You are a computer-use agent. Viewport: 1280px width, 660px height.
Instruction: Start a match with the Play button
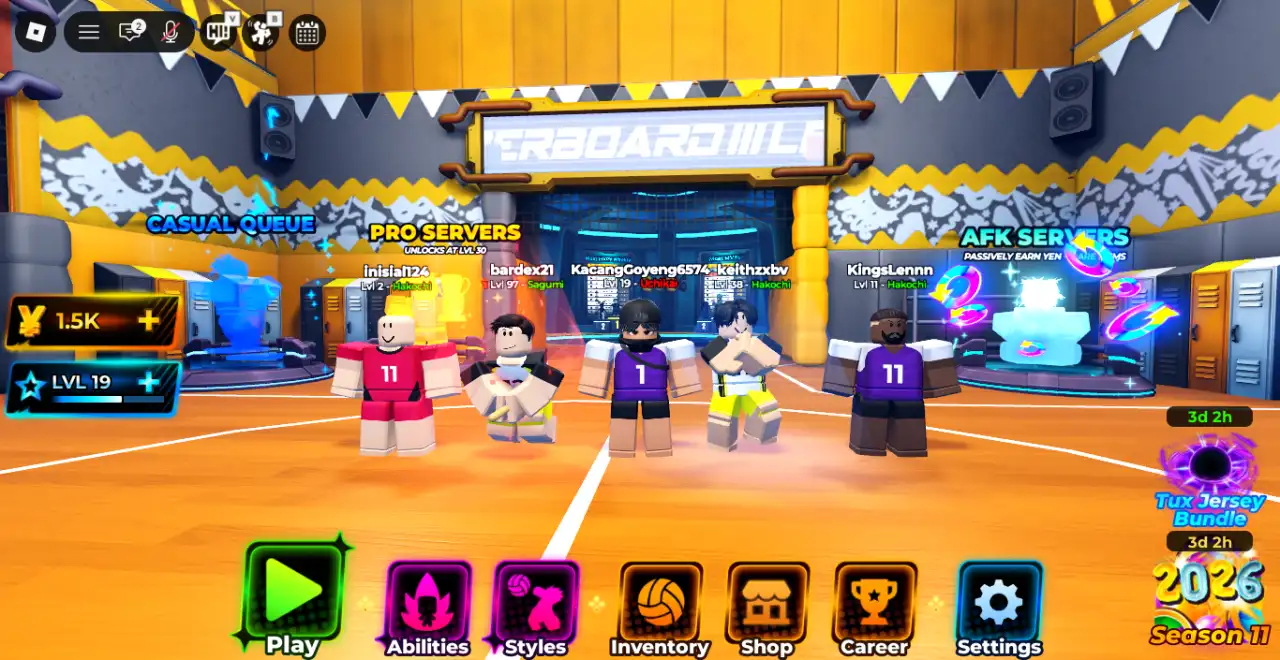292,593
